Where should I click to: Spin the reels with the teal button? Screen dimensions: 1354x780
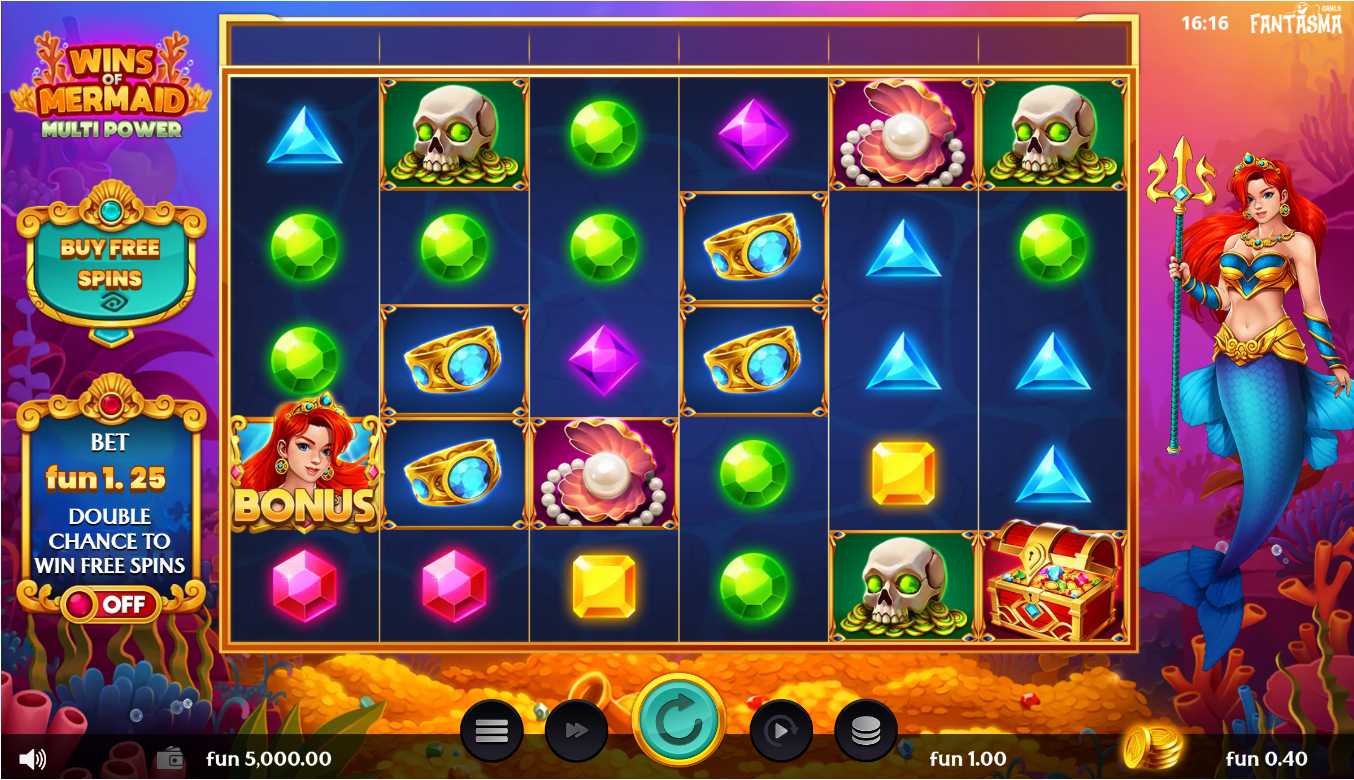coord(679,722)
